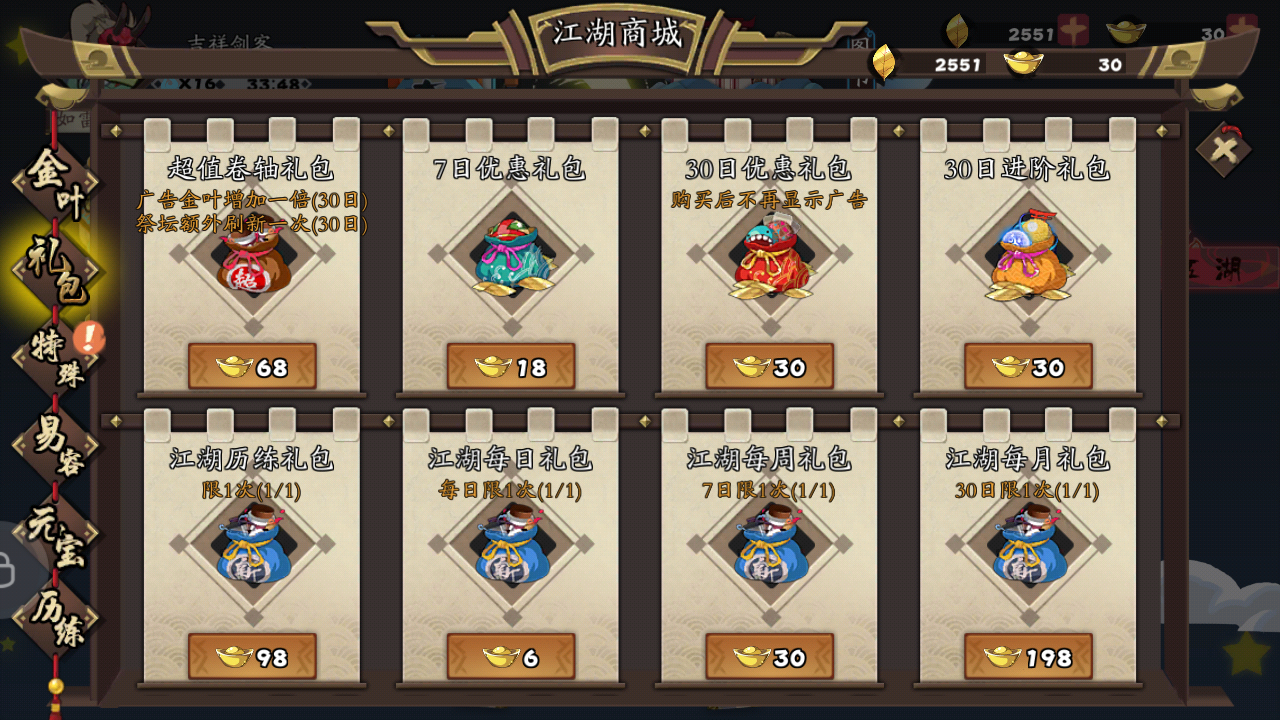
Task: Click the red exclamation badge on the sidebar
Action: 89,336
